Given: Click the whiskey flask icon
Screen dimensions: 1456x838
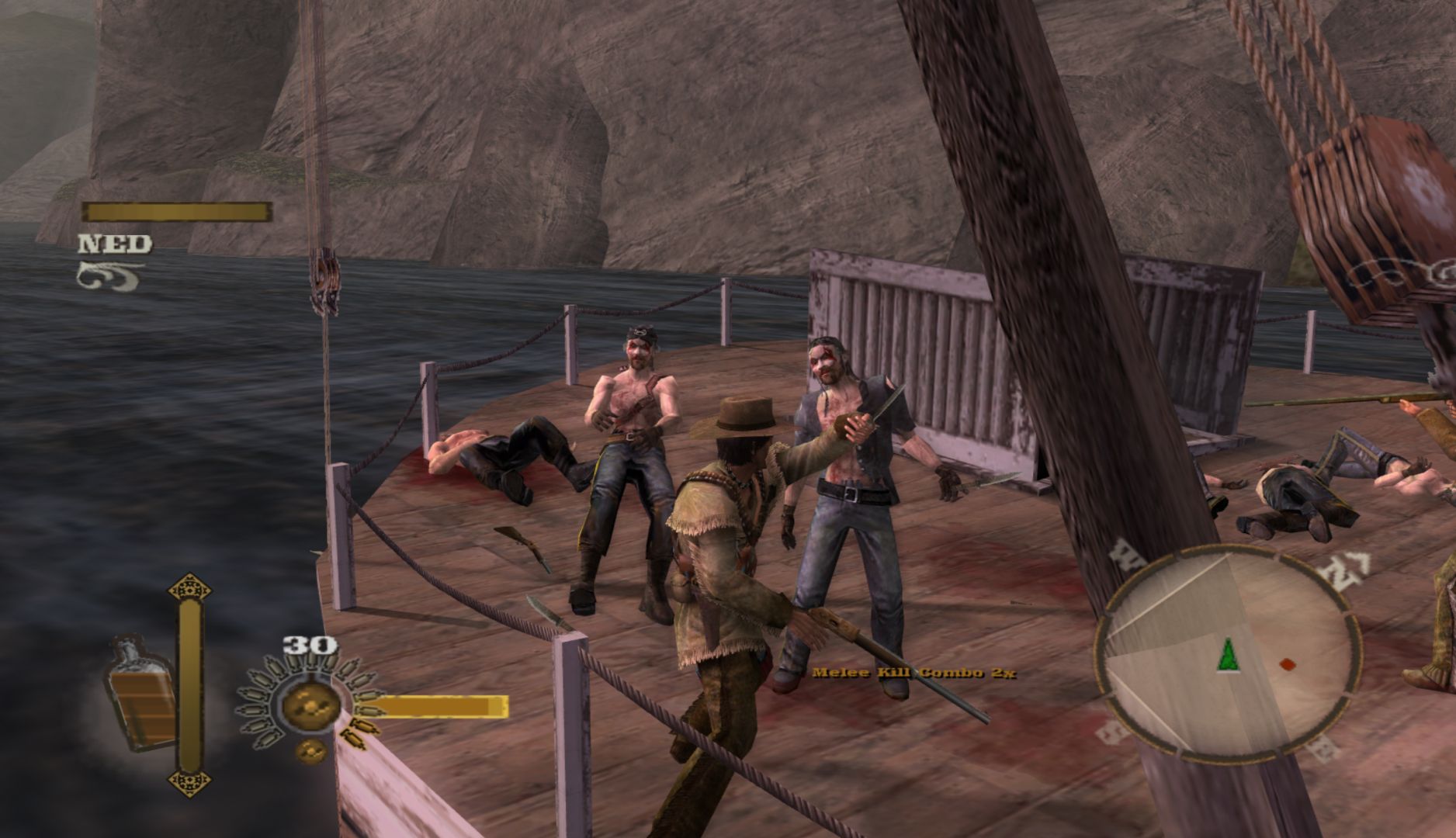Looking at the screenshot, I should (x=140, y=693).
